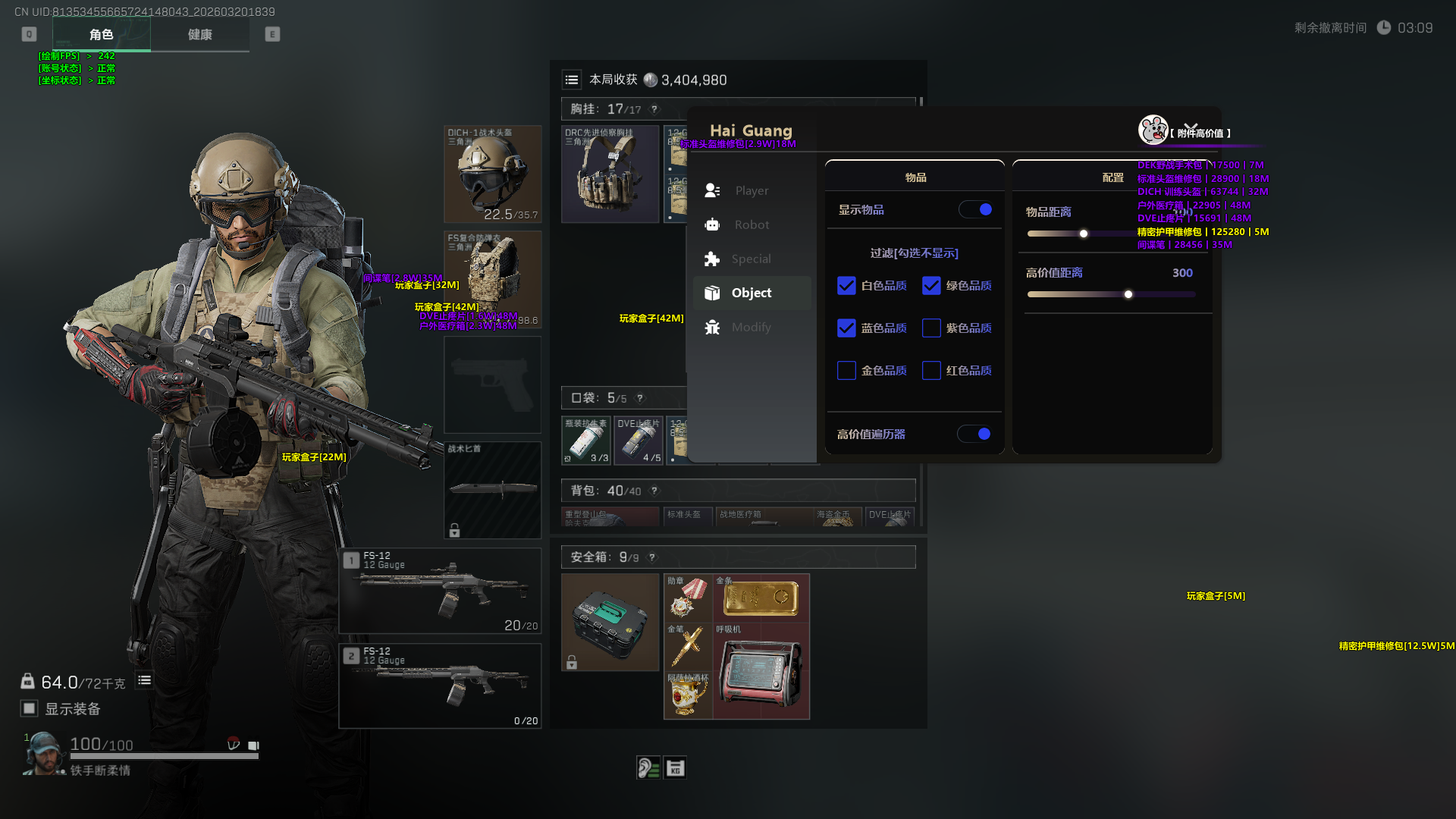1456x819 pixels.
Task: Select the first FS-12 shotgun with 20/20 ammo
Action: coord(440,591)
